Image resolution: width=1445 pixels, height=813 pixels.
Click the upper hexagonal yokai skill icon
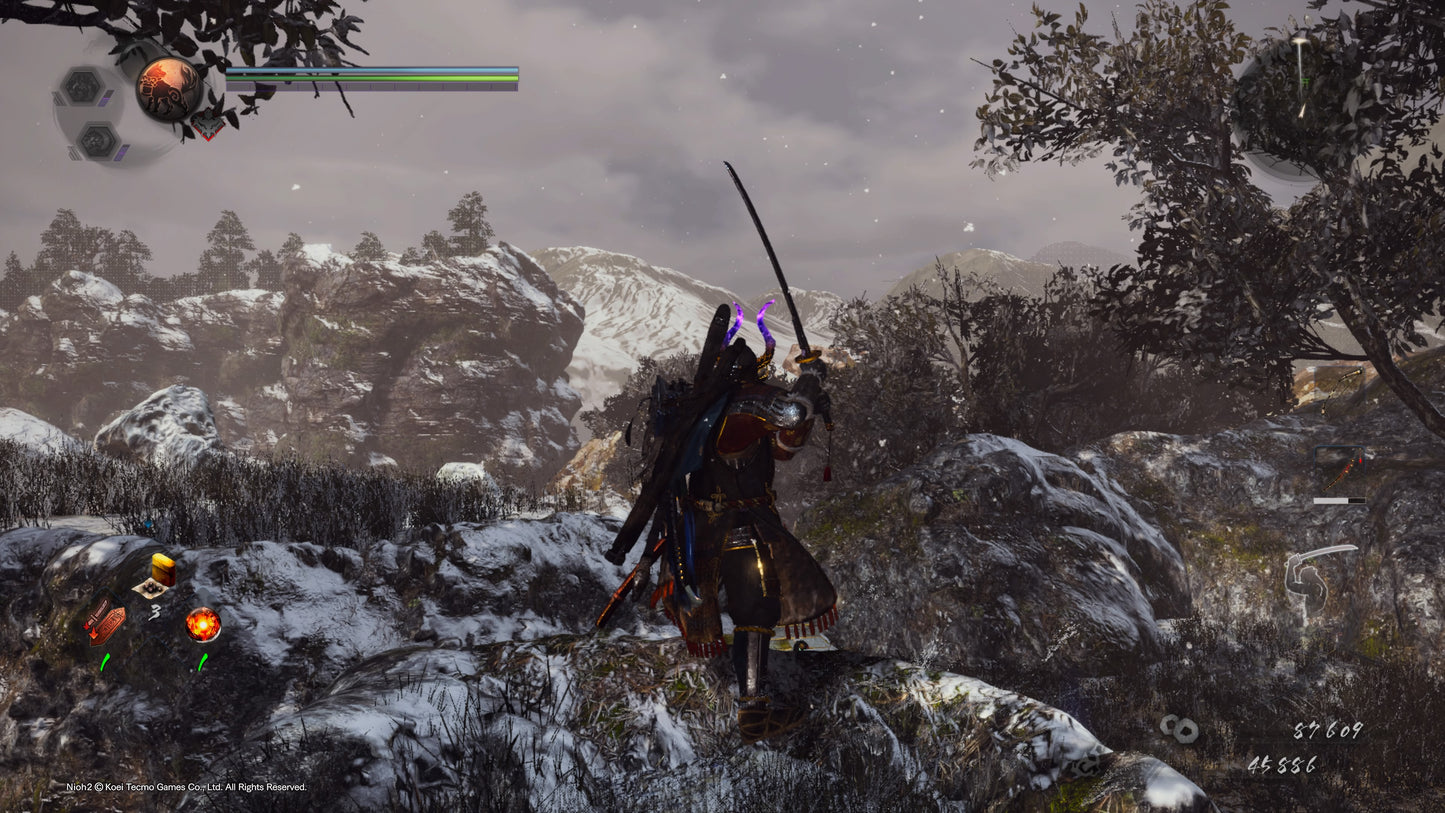click(86, 86)
